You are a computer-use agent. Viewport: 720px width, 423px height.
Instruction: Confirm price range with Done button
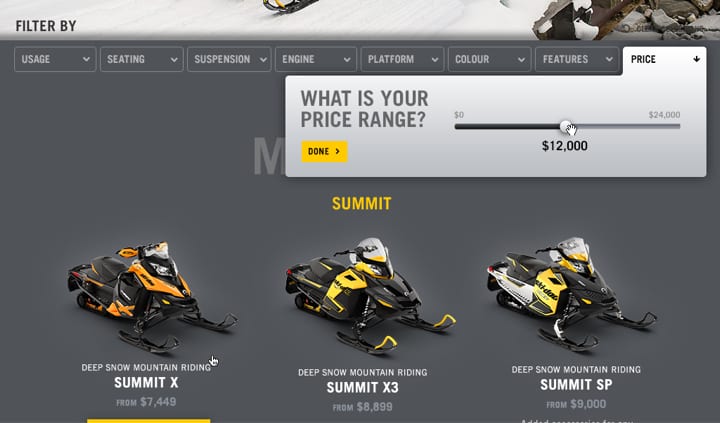point(324,152)
